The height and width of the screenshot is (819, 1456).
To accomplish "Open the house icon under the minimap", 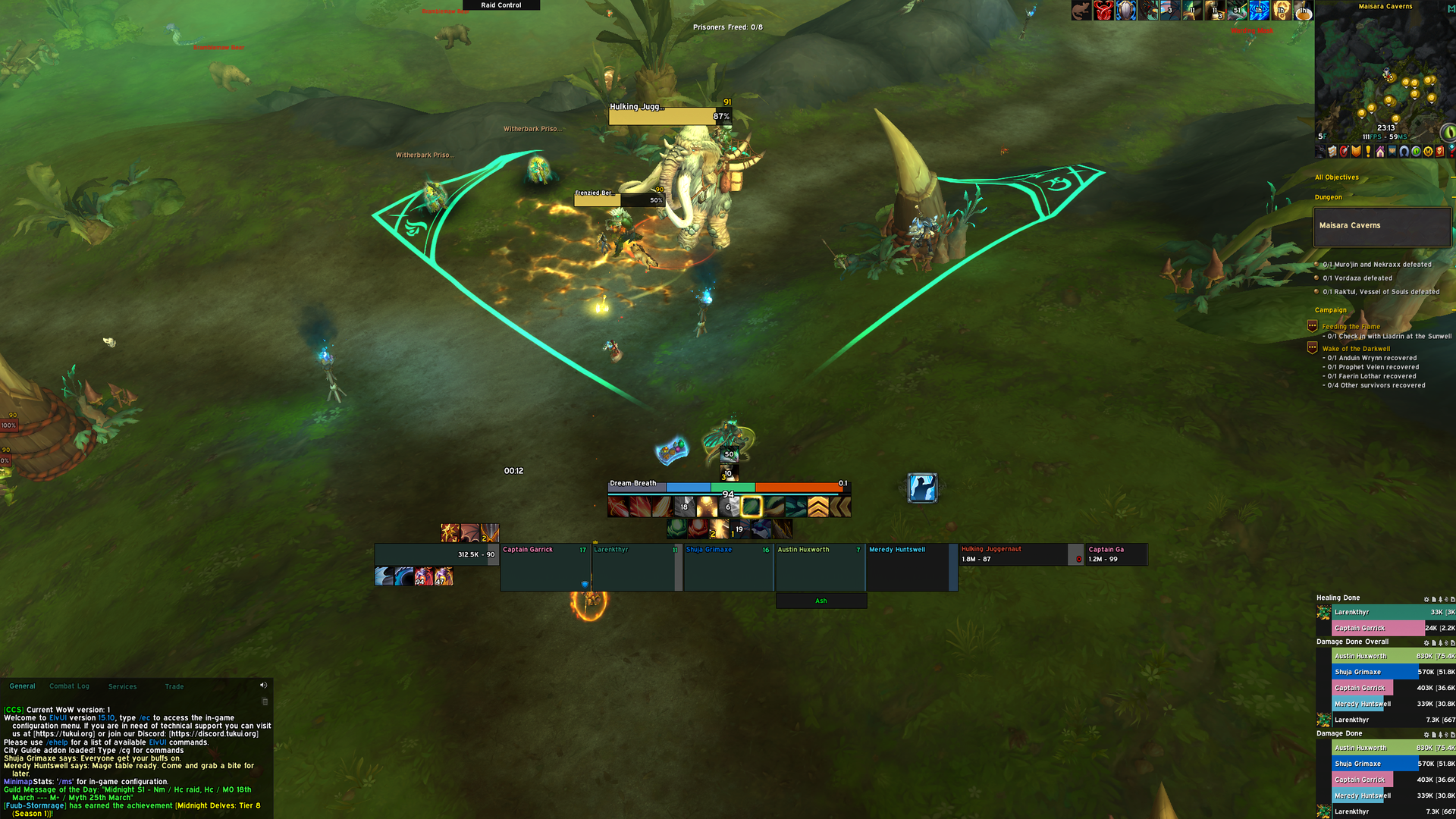I will (x=1380, y=152).
